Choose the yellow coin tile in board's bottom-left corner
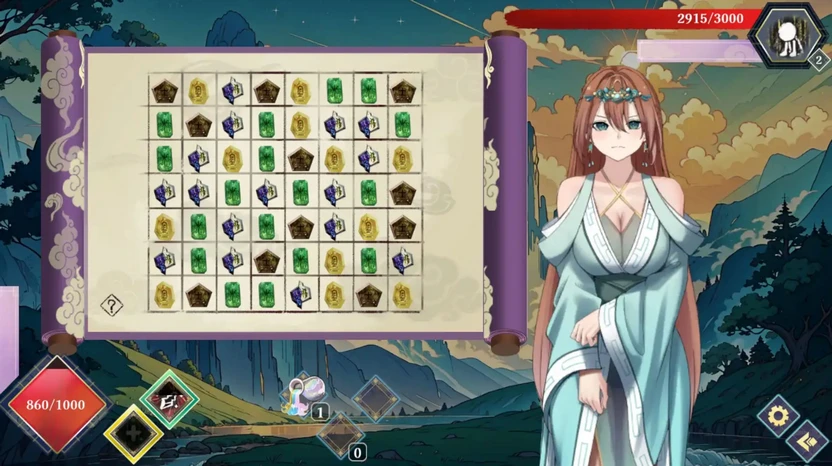 [x=165, y=294]
